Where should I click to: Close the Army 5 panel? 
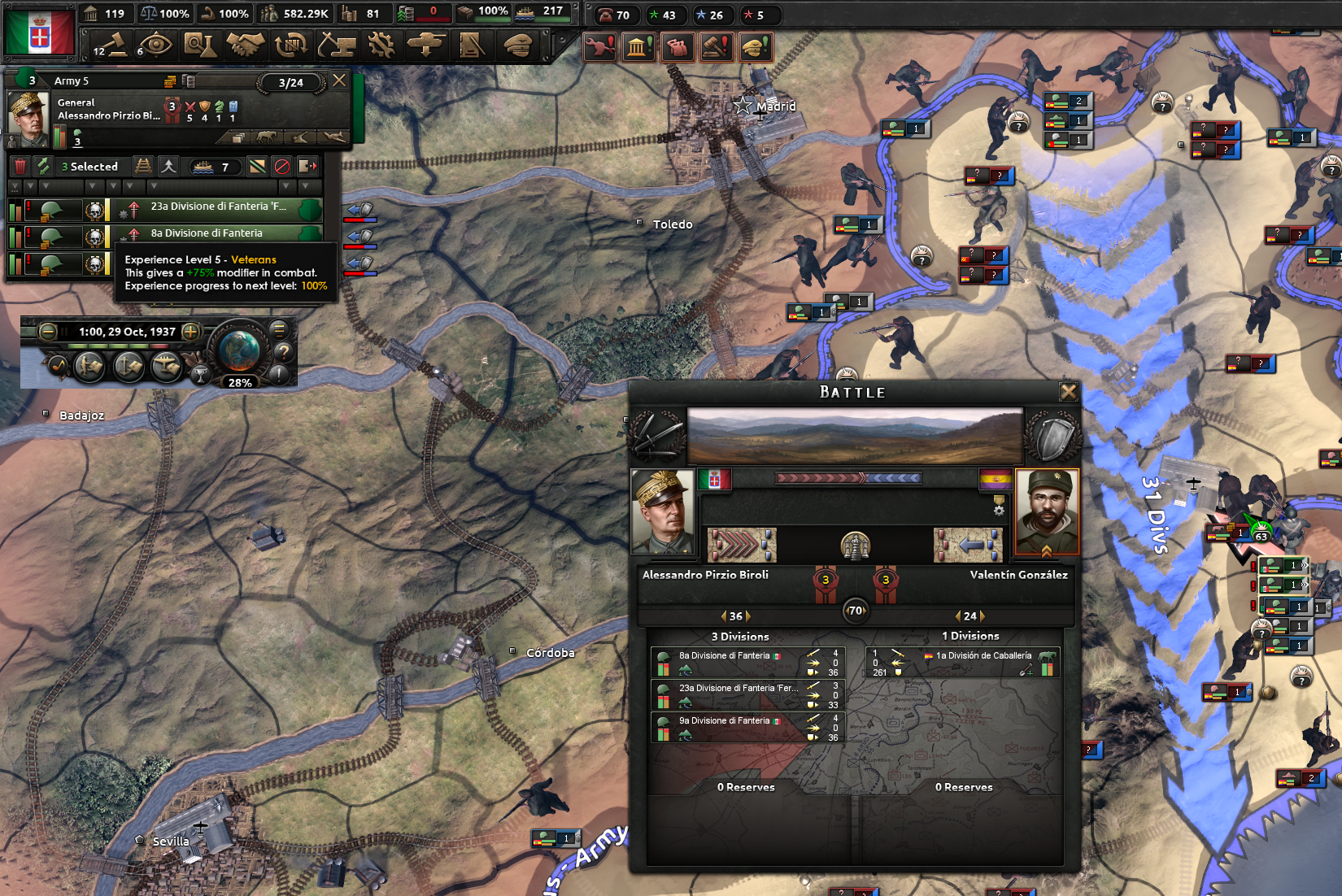pos(339,80)
